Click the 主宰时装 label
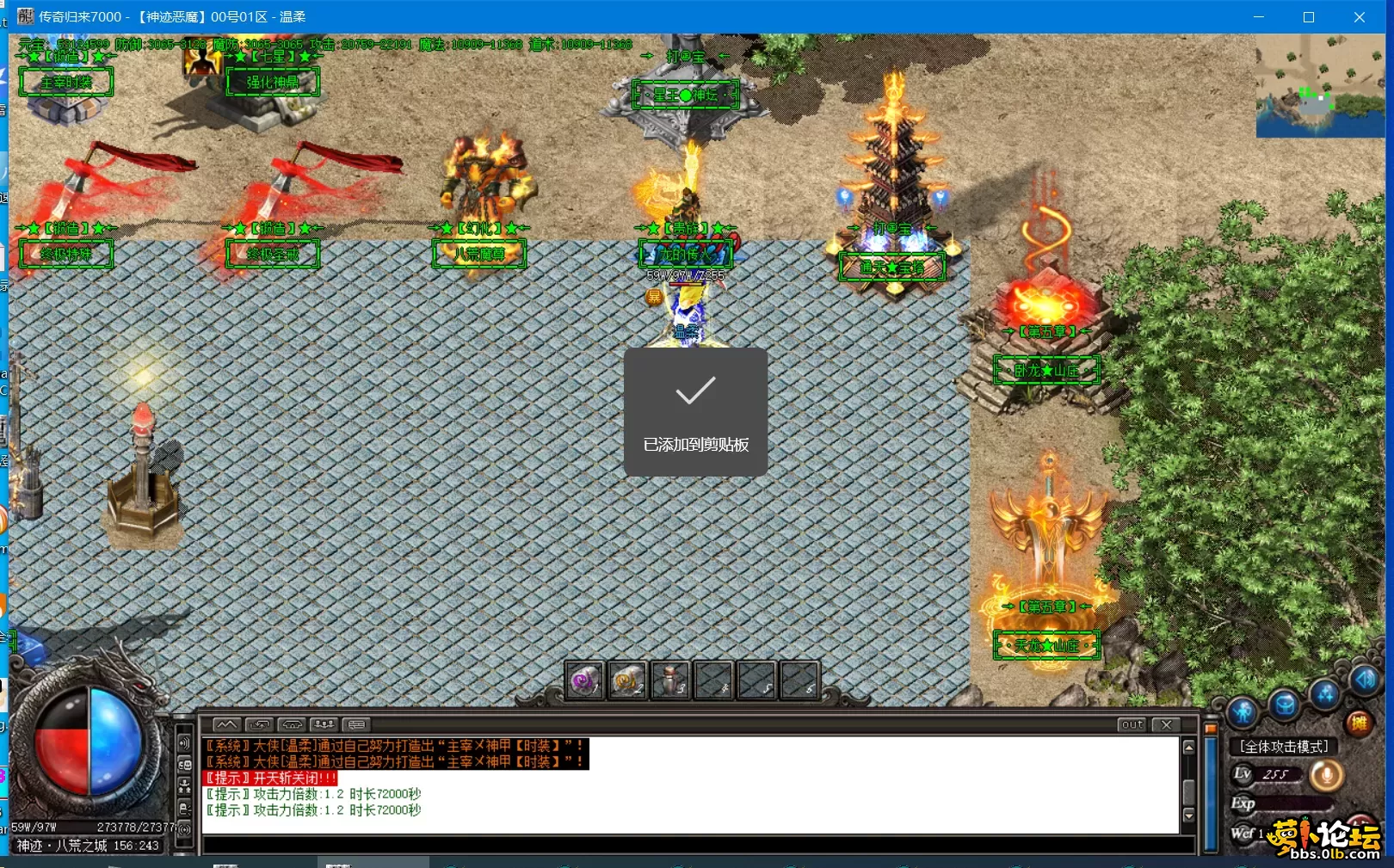The height and width of the screenshot is (868, 1394). coord(66,82)
